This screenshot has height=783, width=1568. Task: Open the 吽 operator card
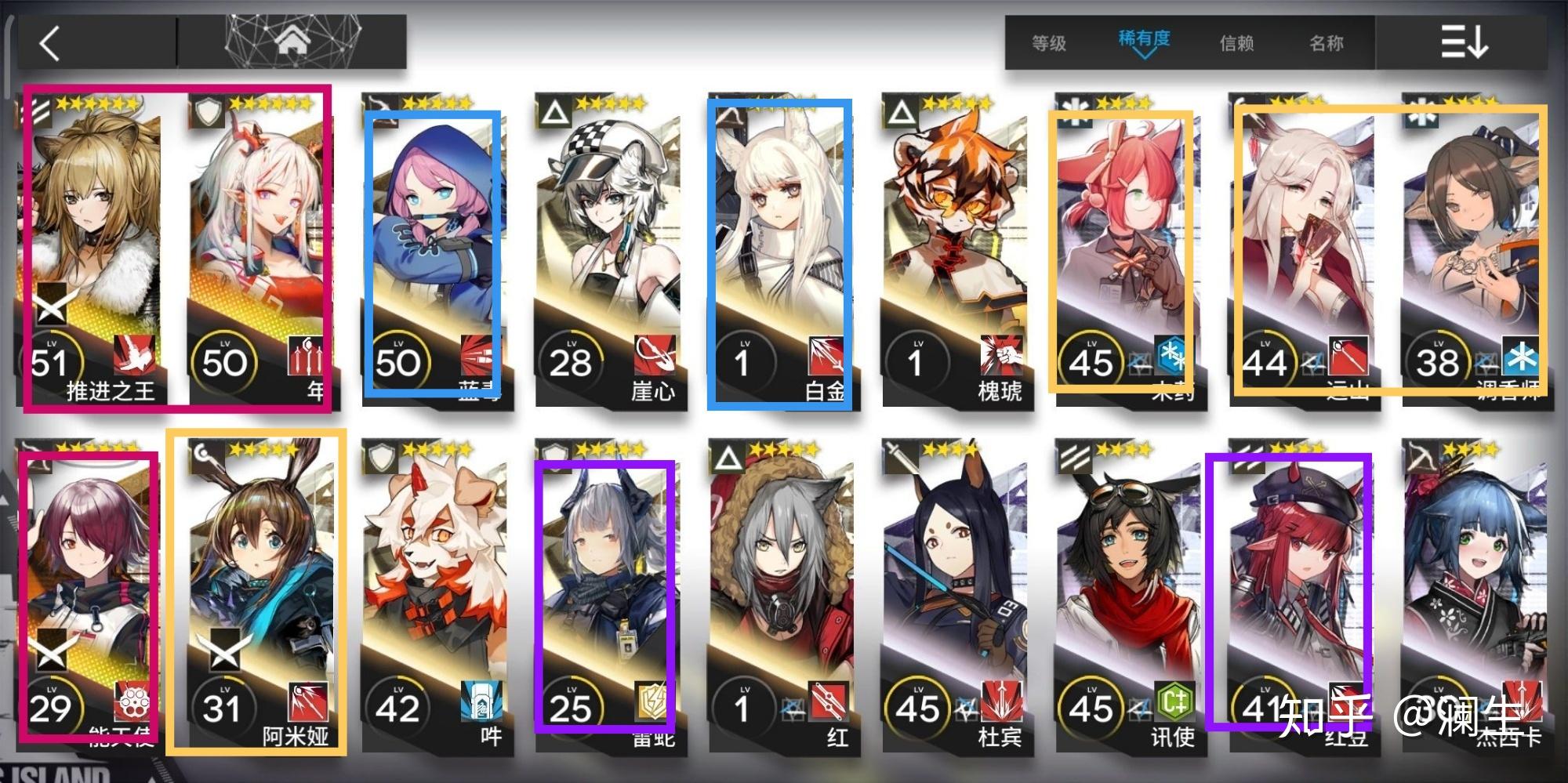pyautogui.click(x=434, y=596)
